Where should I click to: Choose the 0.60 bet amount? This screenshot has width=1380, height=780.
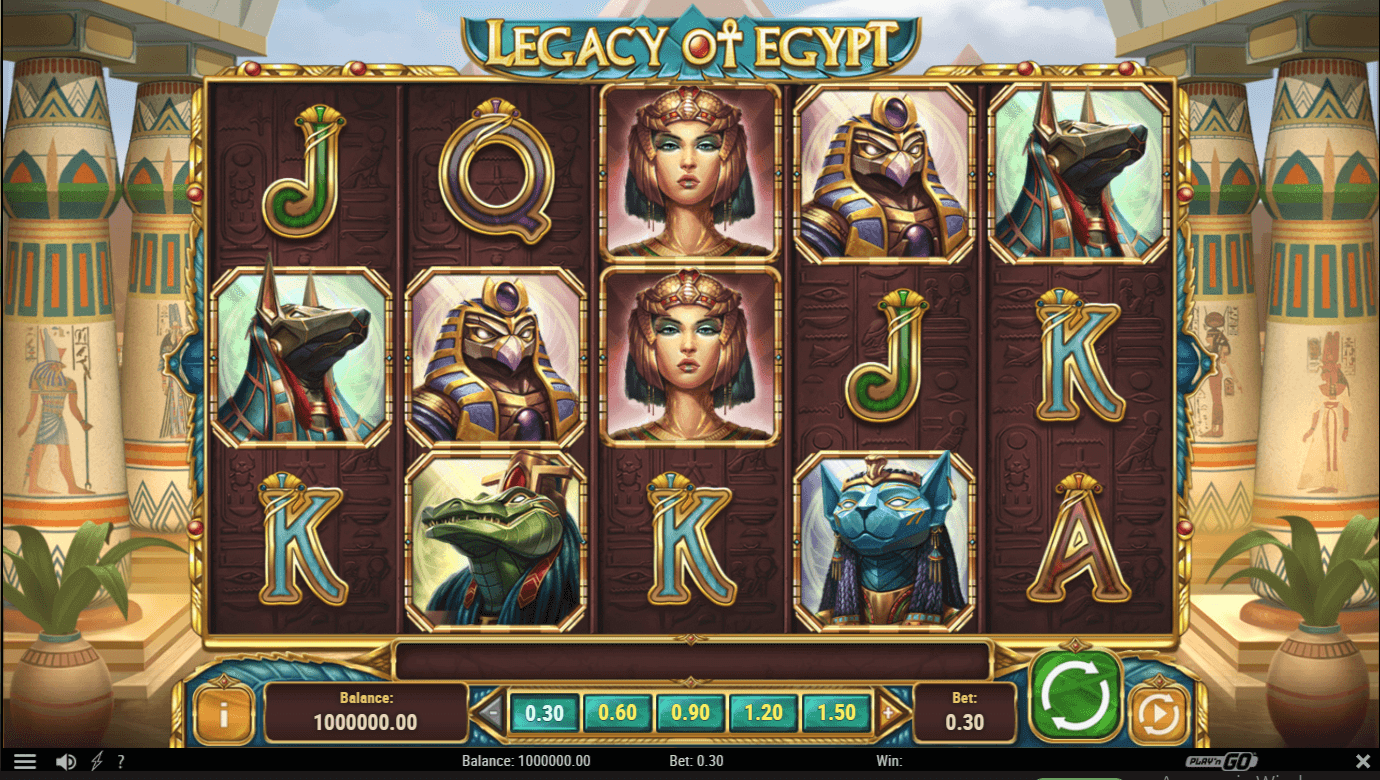tap(617, 713)
